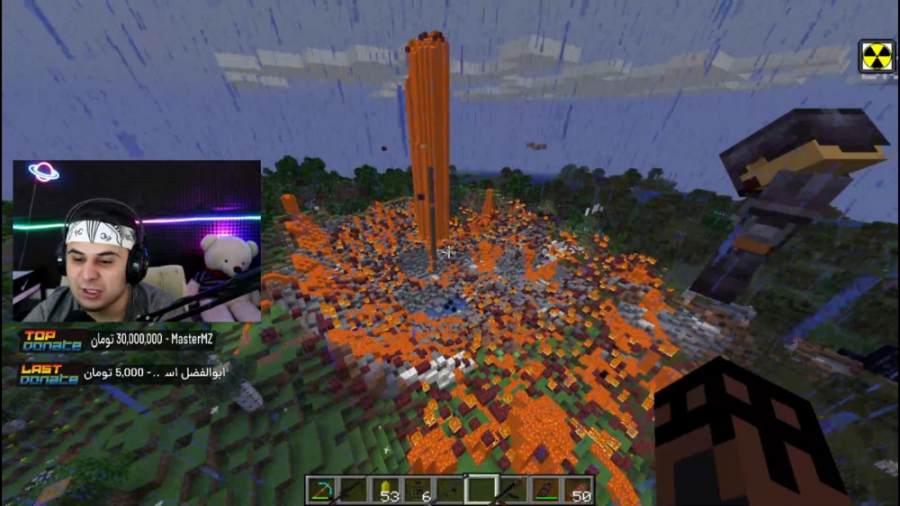Click the streamer webcam overlay
This screenshot has width=900, height=506.
(x=137, y=240)
